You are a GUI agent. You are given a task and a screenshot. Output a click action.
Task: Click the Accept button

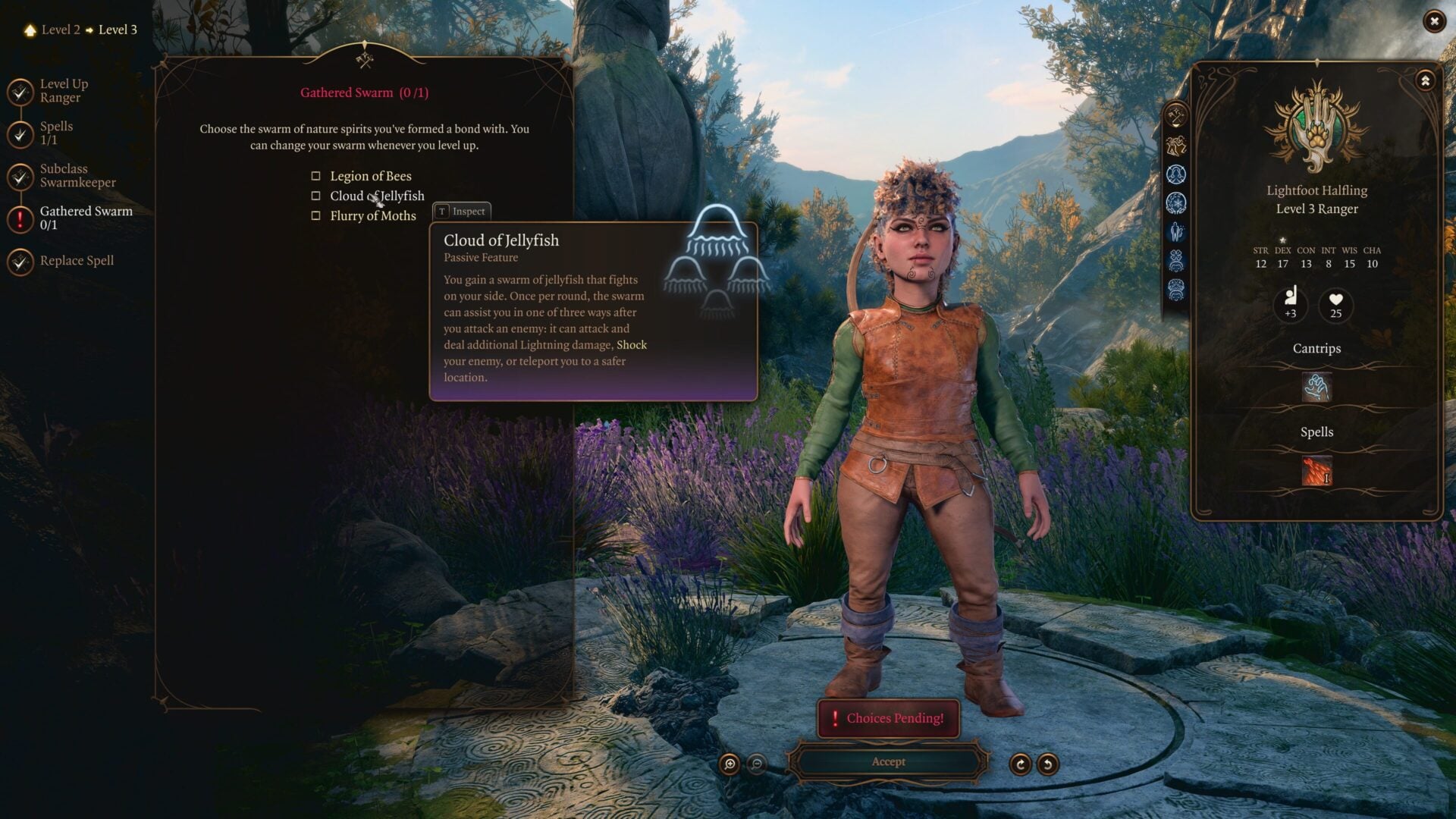[888, 762]
